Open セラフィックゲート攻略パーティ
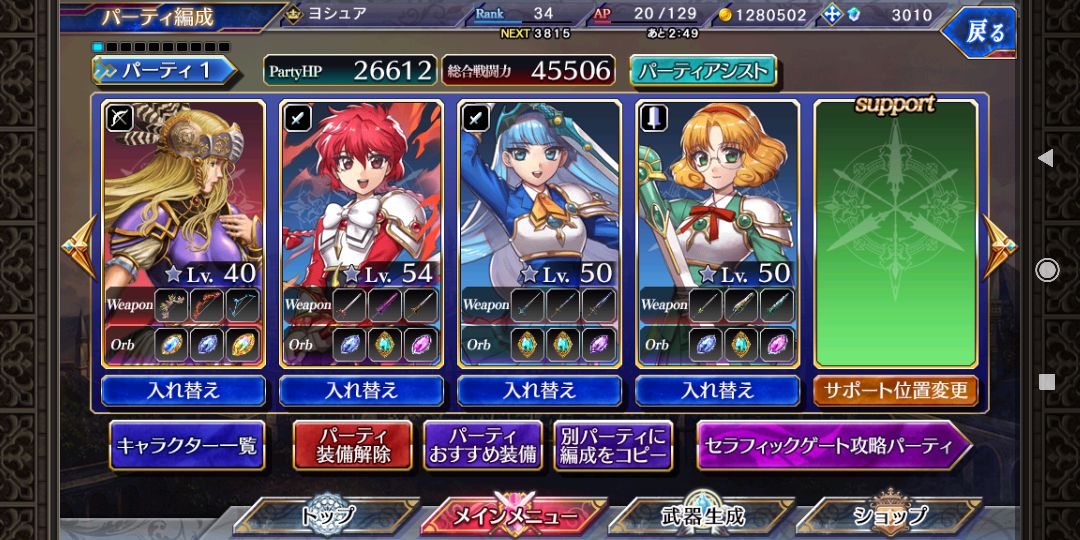The image size is (1080, 540). tap(833, 446)
